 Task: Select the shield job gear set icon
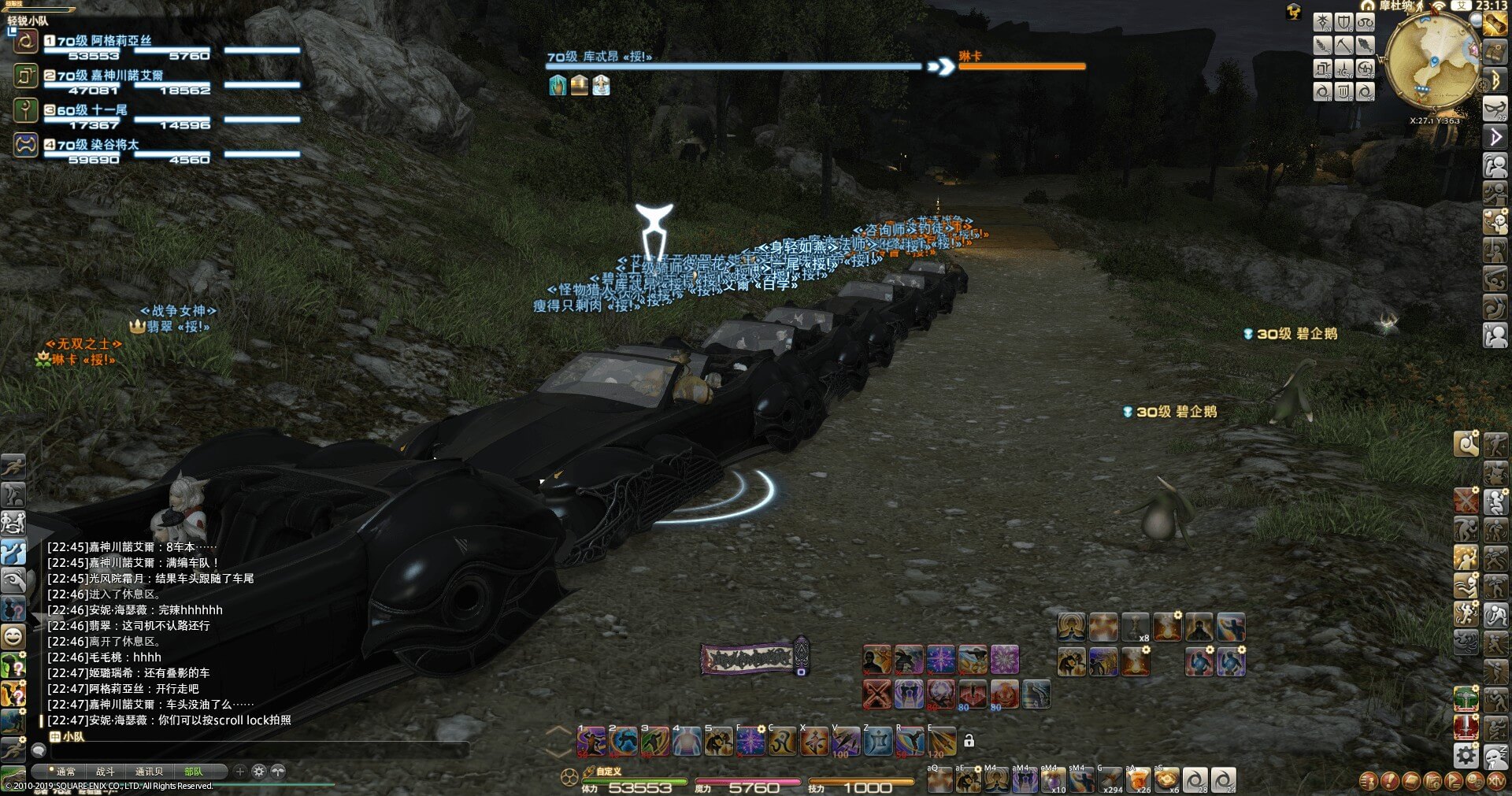click(x=1343, y=23)
